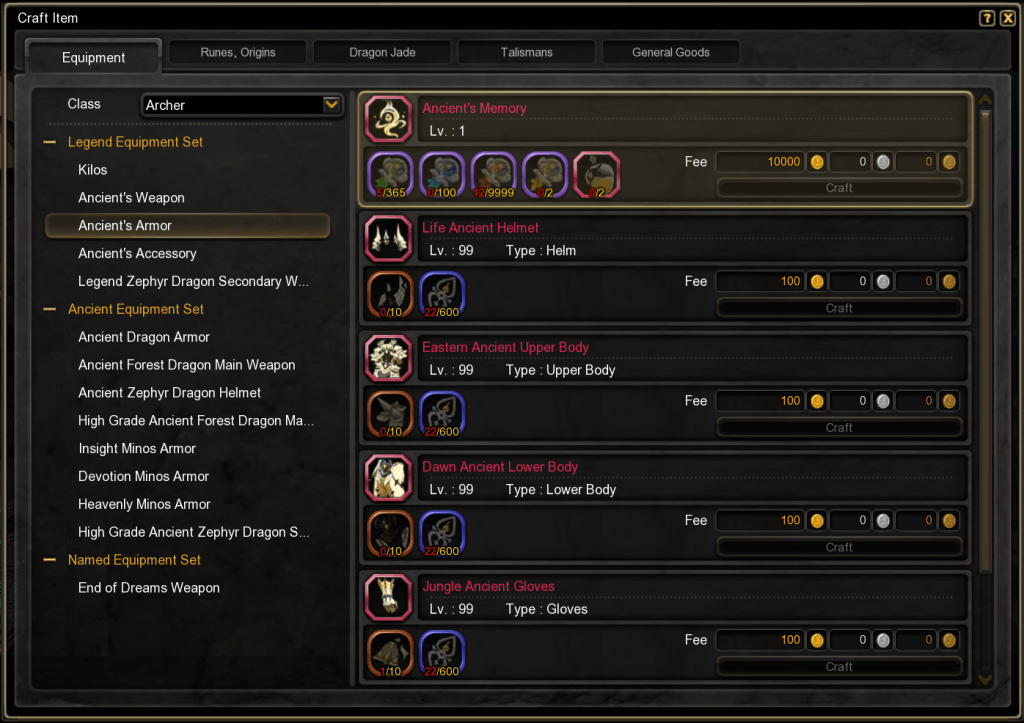Open the Class dropdown showing Archer
Image resolution: width=1024 pixels, height=723 pixels.
tap(332, 105)
